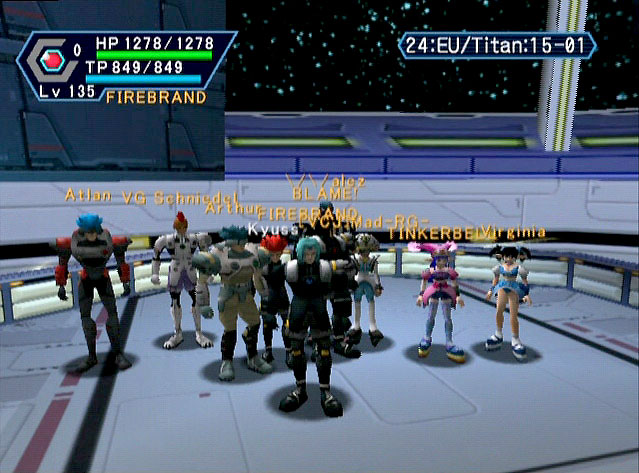The height and width of the screenshot is (473, 639).
Task: Select the EU/Titan ship block indicator
Action: coord(498,45)
